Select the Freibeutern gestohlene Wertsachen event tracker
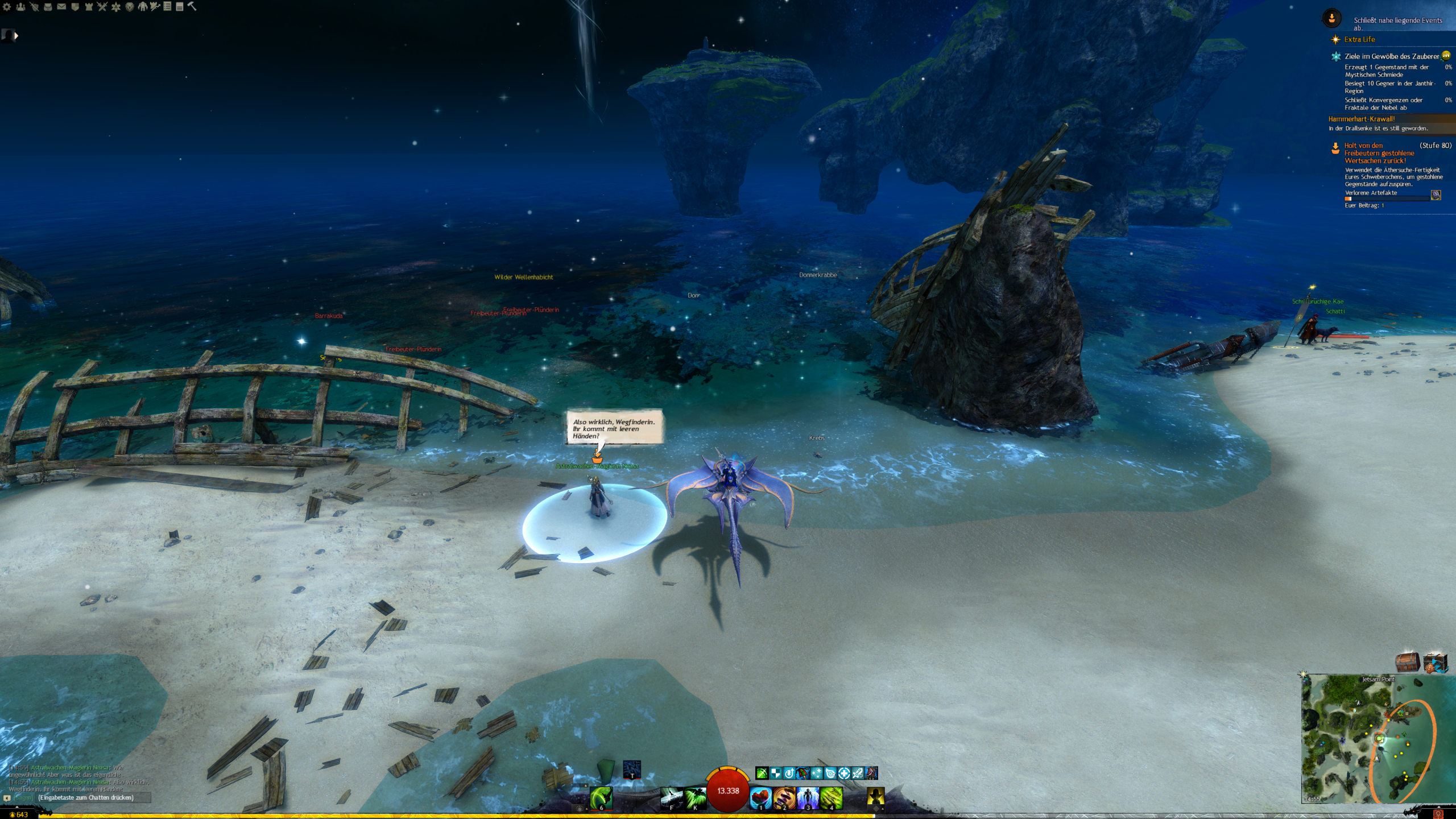The image size is (1456, 819). tap(1379, 153)
